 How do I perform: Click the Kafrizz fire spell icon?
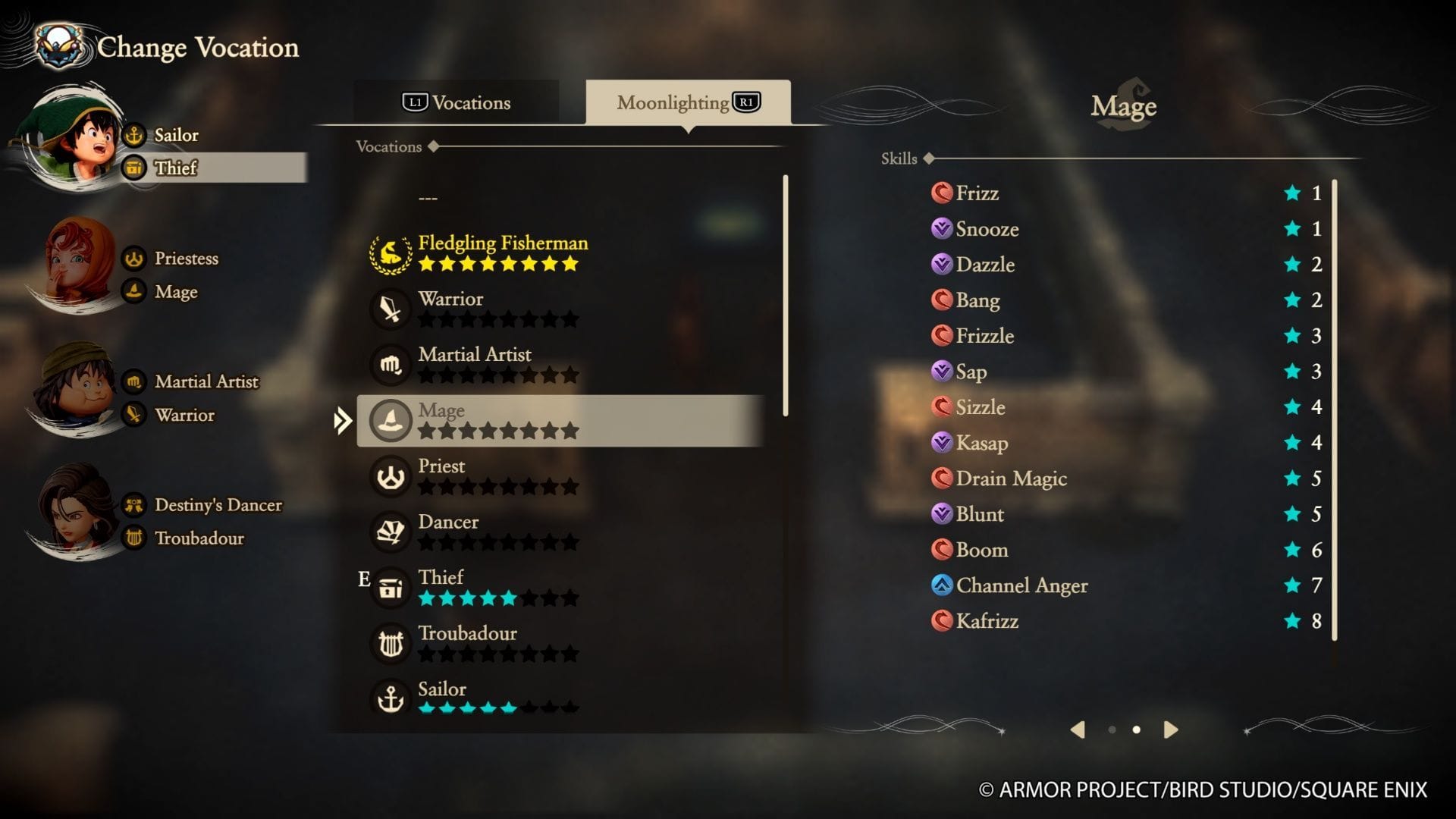(x=940, y=621)
